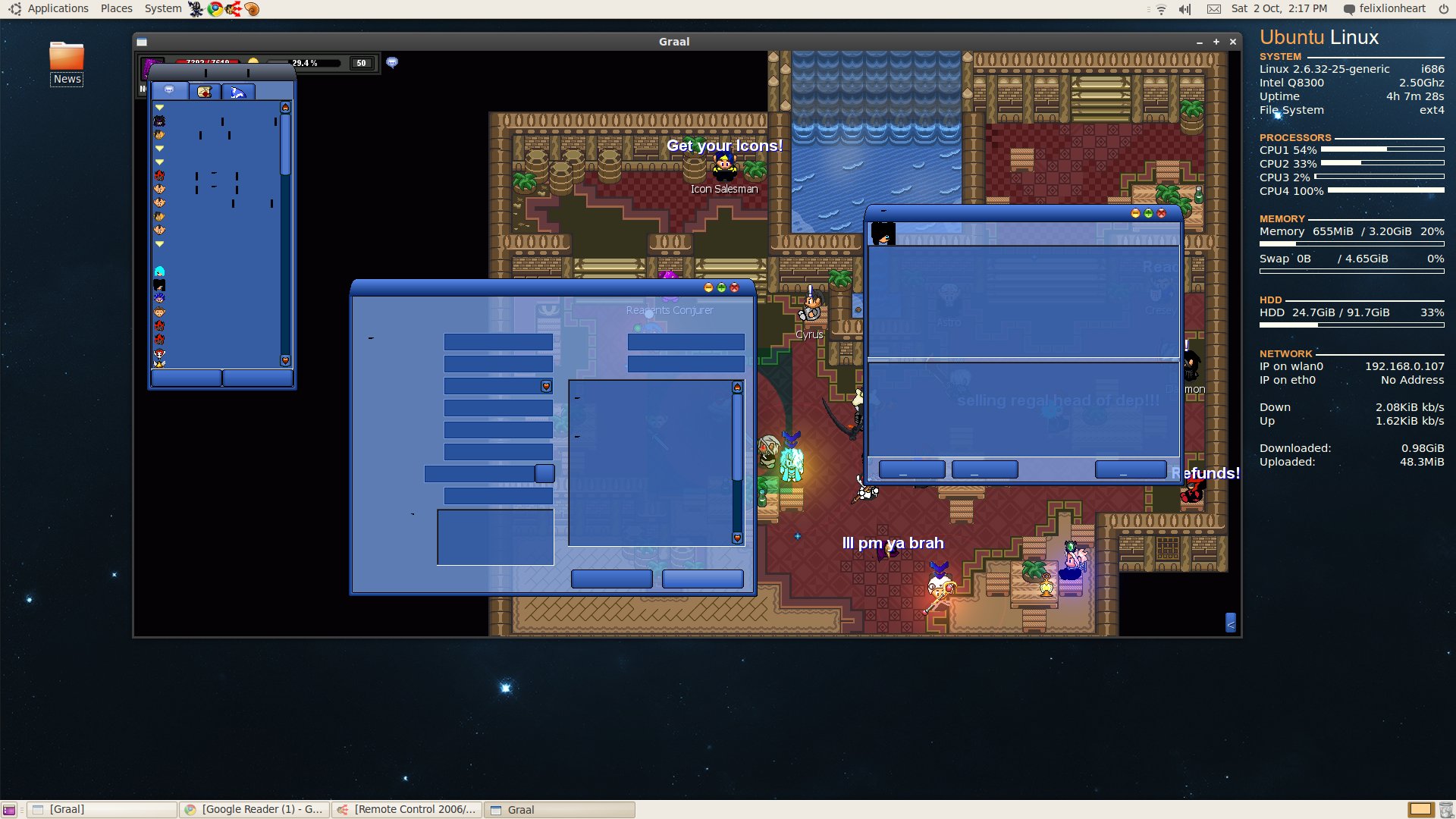Maximize the profile form window
Screen dimensions: 1456x819
[721, 288]
